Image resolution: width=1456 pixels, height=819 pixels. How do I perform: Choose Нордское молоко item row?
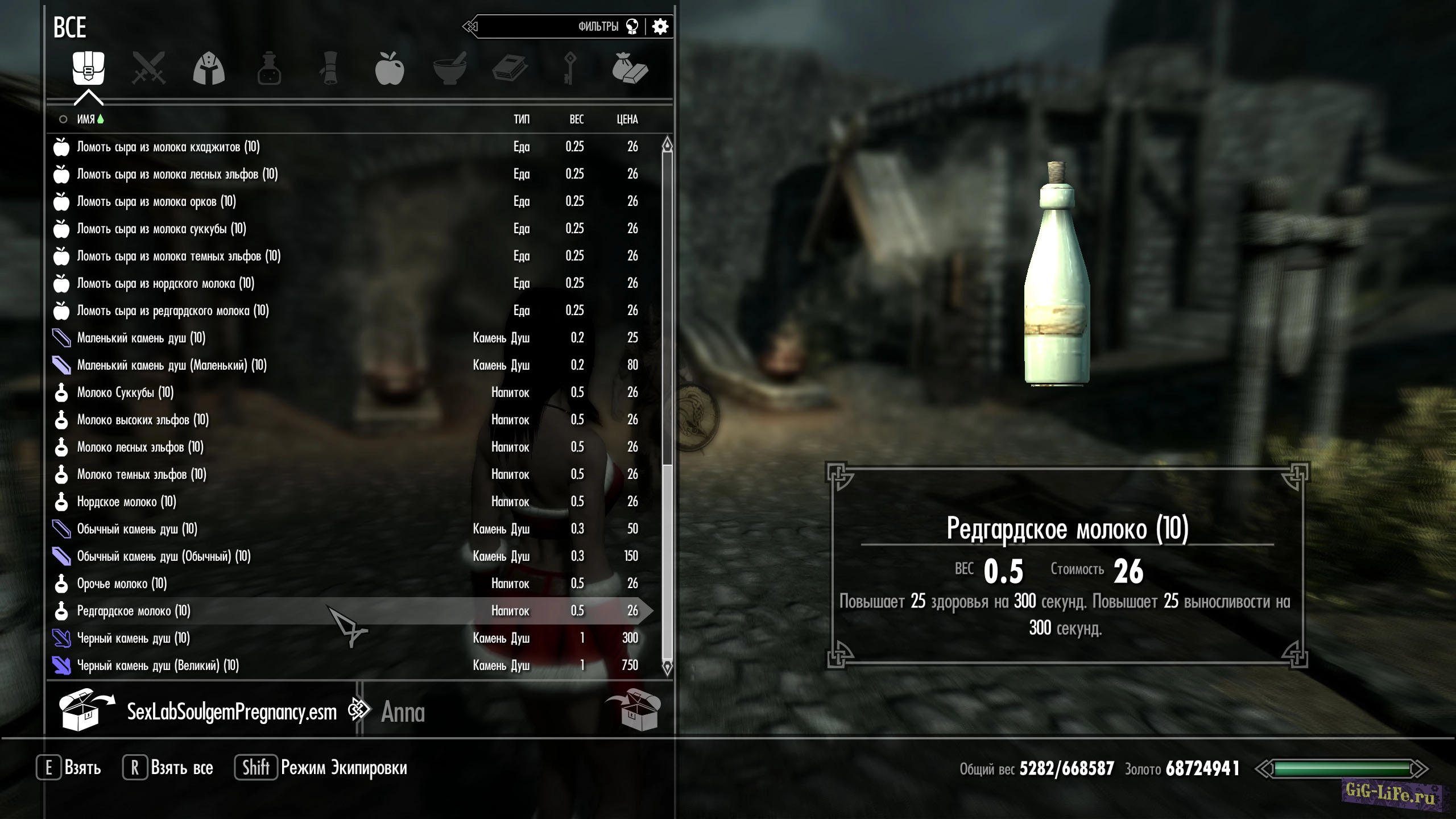127,502
